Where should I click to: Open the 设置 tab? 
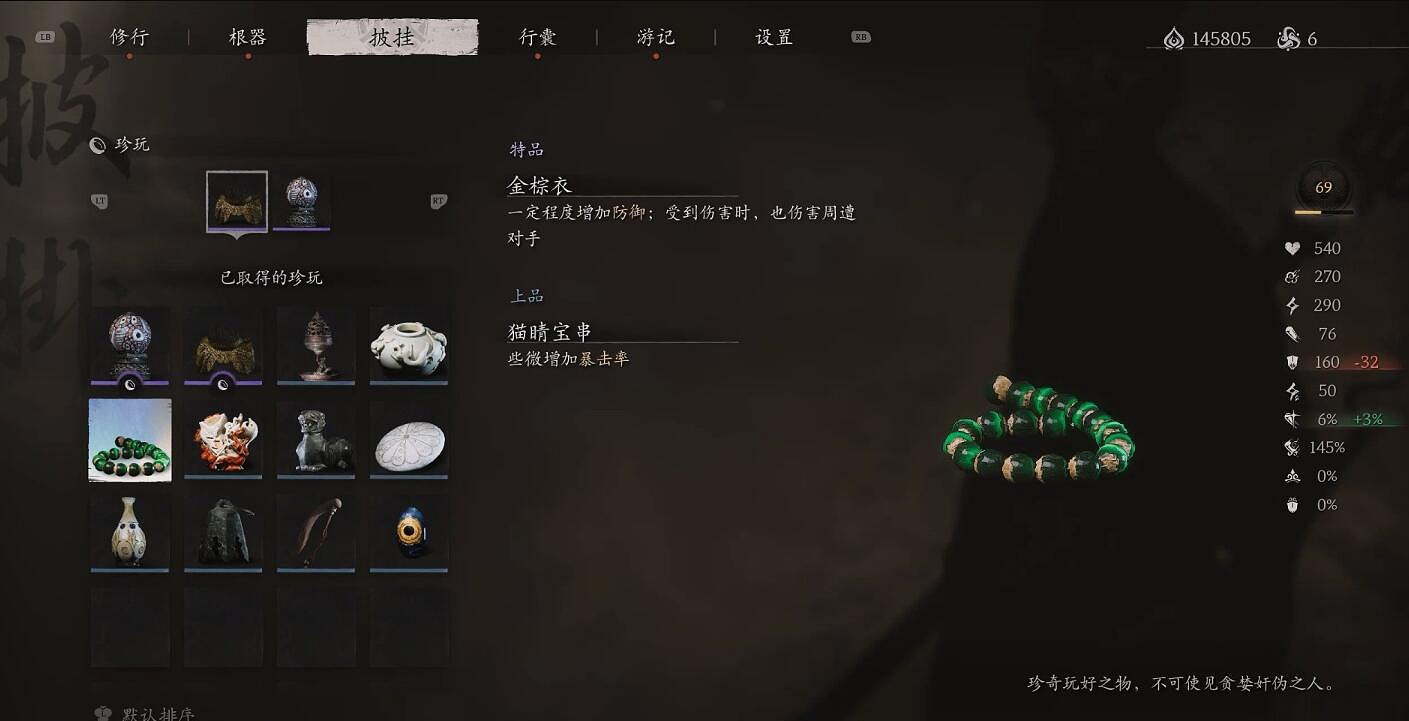771,36
